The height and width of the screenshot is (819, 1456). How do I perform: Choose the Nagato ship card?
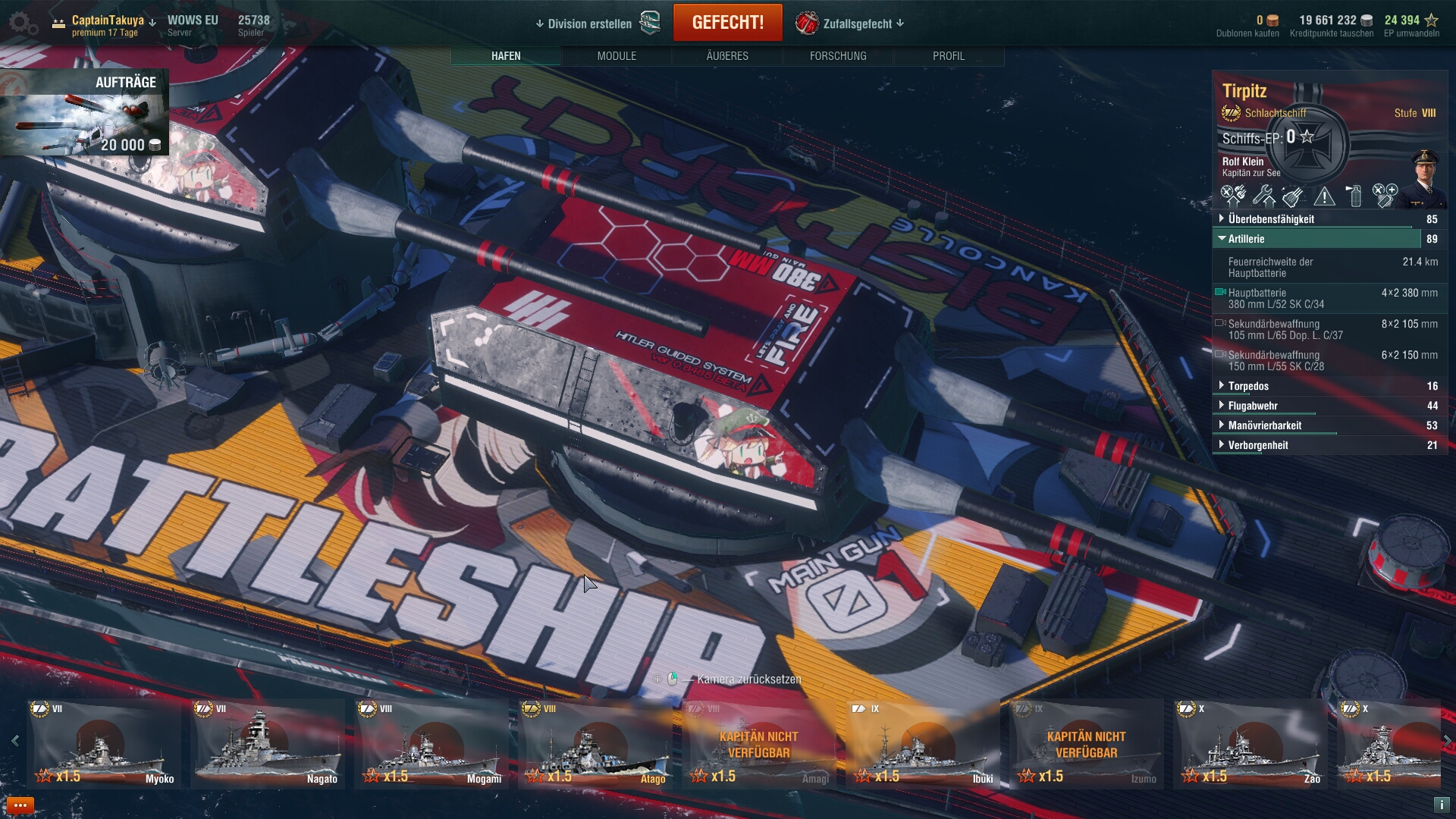coord(268,745)
